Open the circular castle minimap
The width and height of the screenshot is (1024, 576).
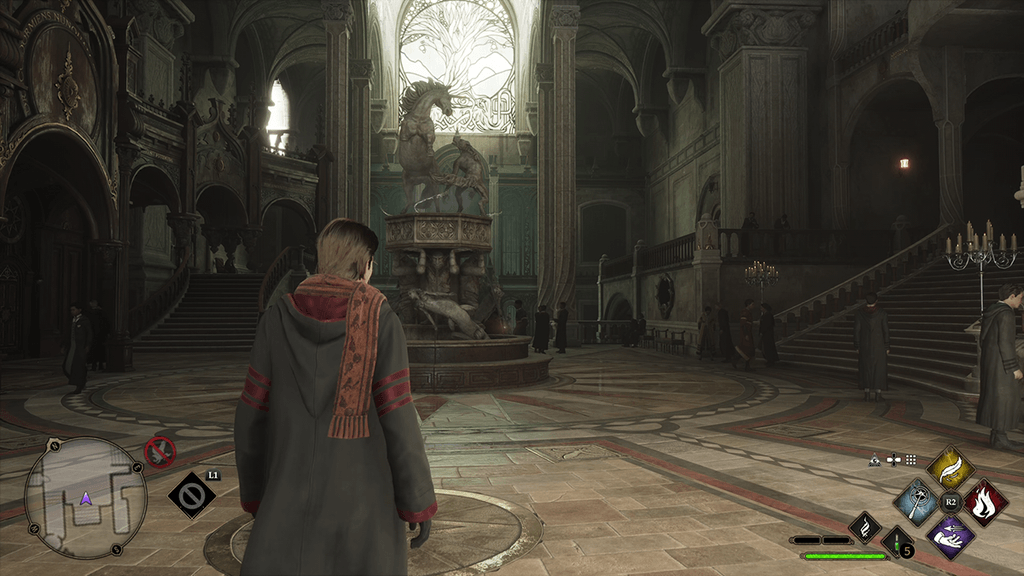click(x=85, y=498)
